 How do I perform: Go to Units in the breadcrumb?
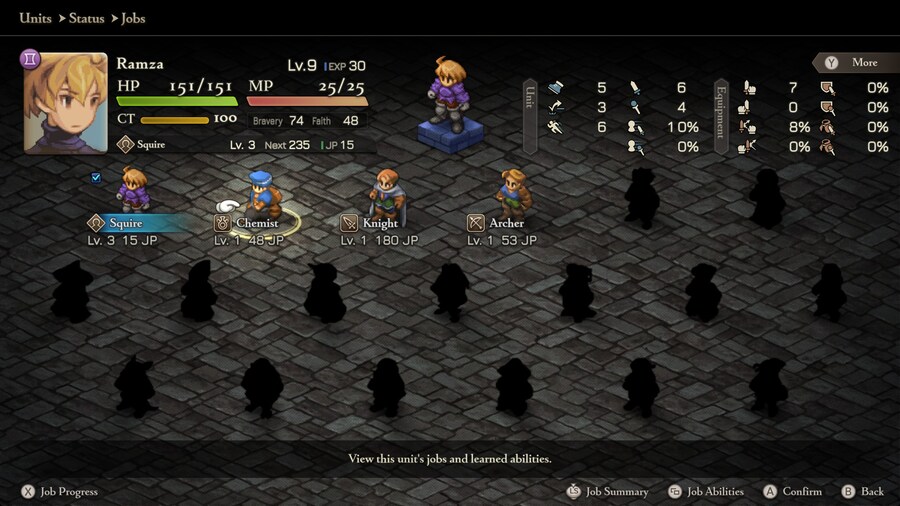tap(36, 18)
